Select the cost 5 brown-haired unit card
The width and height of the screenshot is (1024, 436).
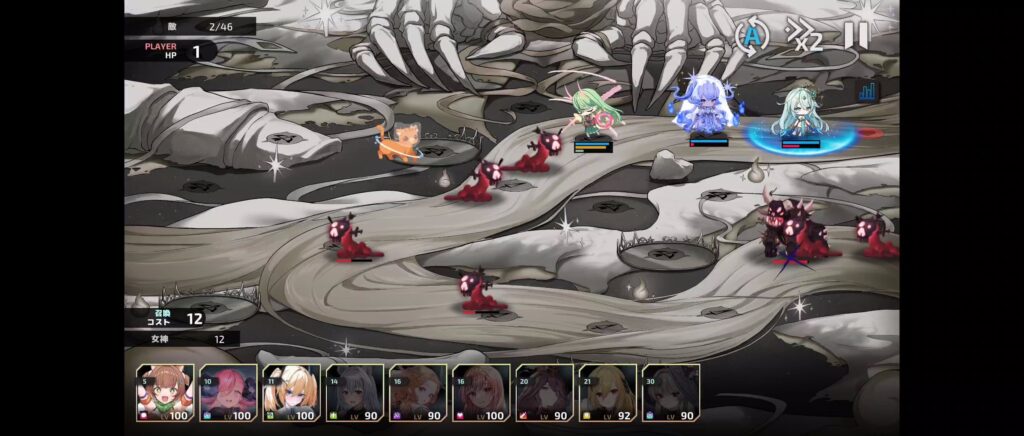tap(166, 392)
